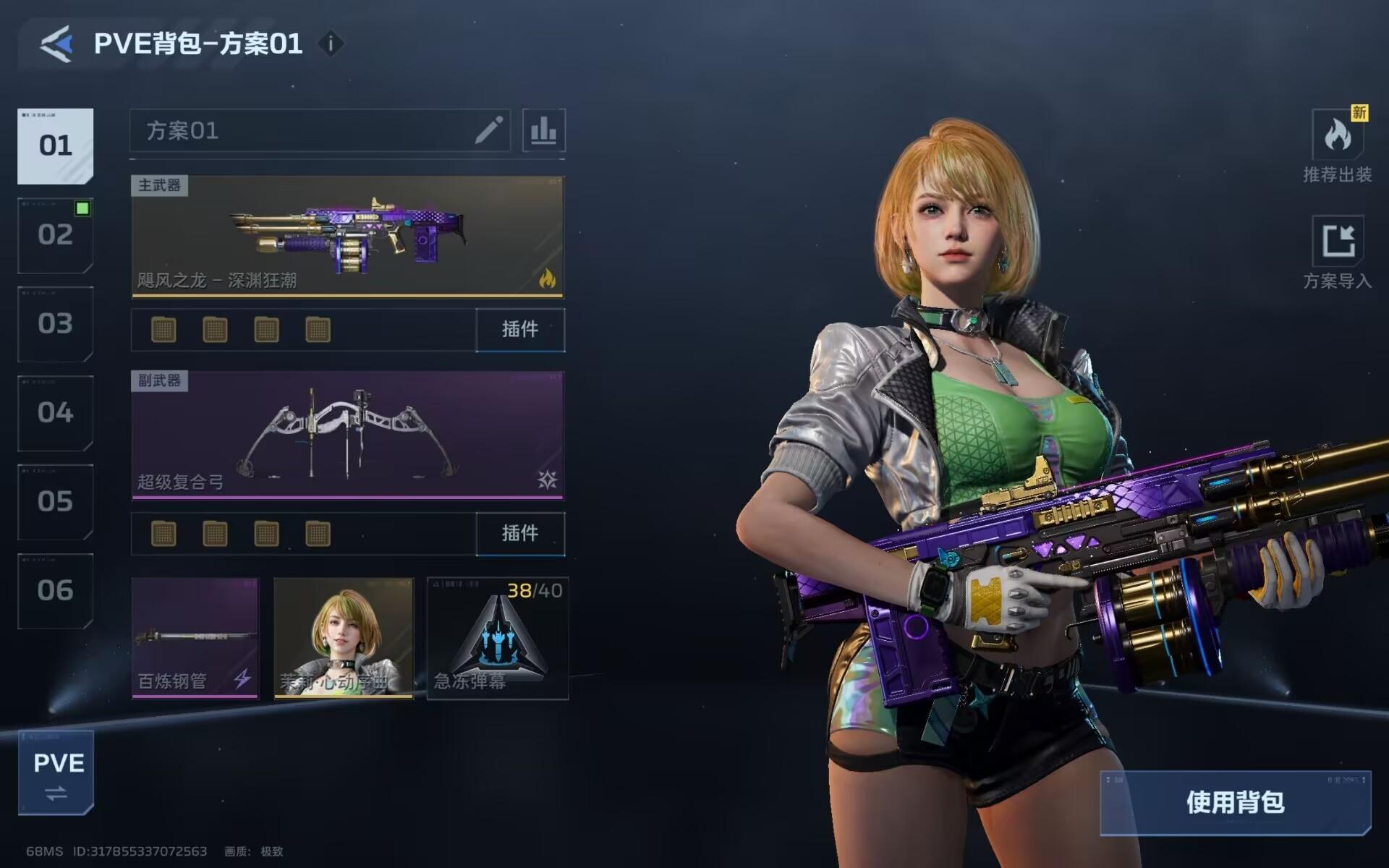The image size is (1389, 868).
Task: Click 使用背包 to equip this backpack
Action: 1235,803
